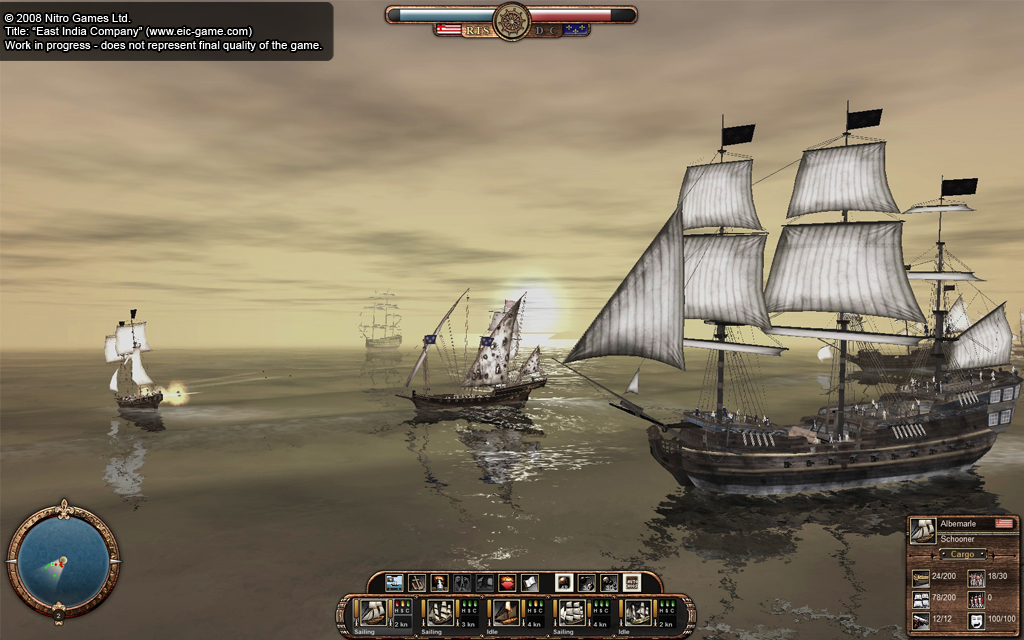Click the Albemarle schooner portrait

(x=923, y=531)
